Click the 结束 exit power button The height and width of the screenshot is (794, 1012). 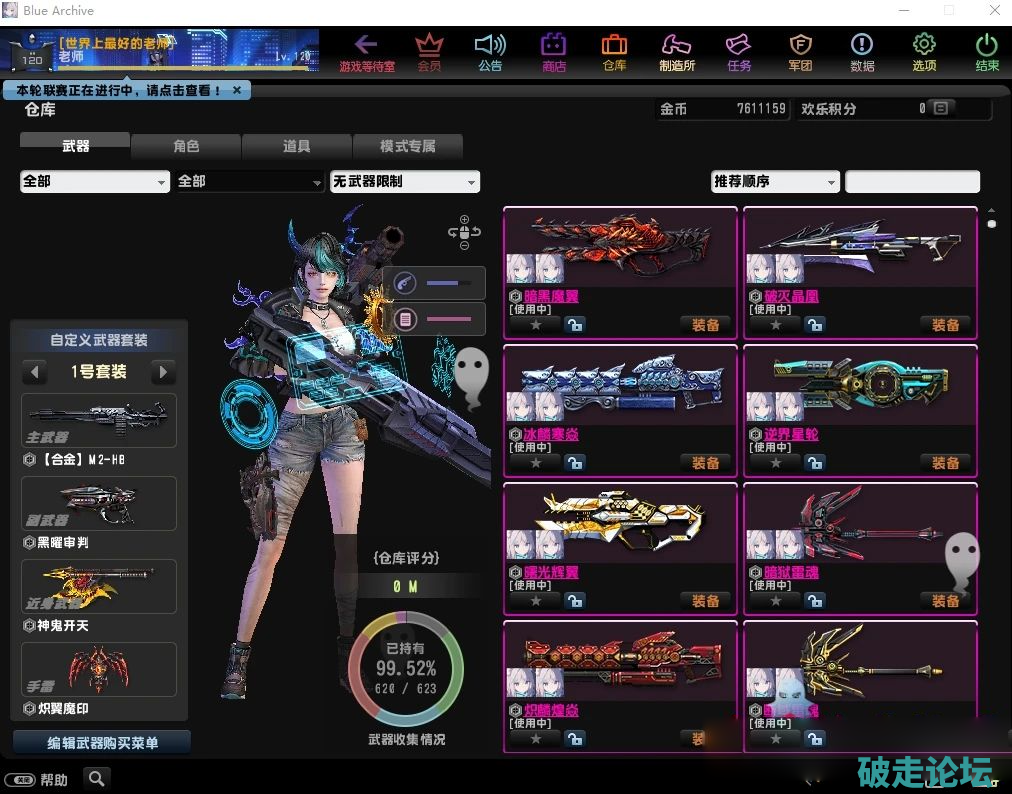(987, 52)
